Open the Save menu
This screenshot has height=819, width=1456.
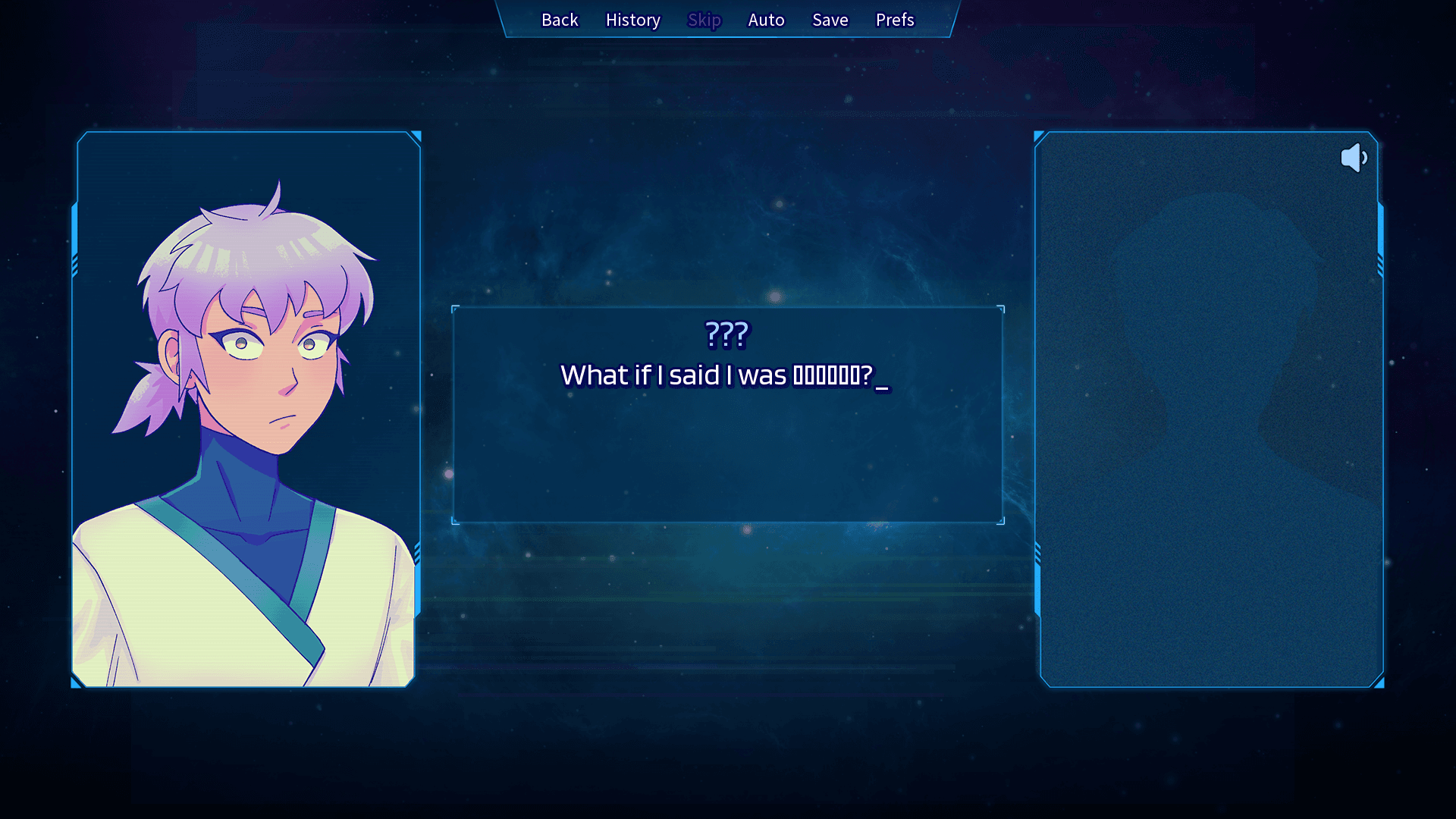pyautogui.click(x=830, y=20)
